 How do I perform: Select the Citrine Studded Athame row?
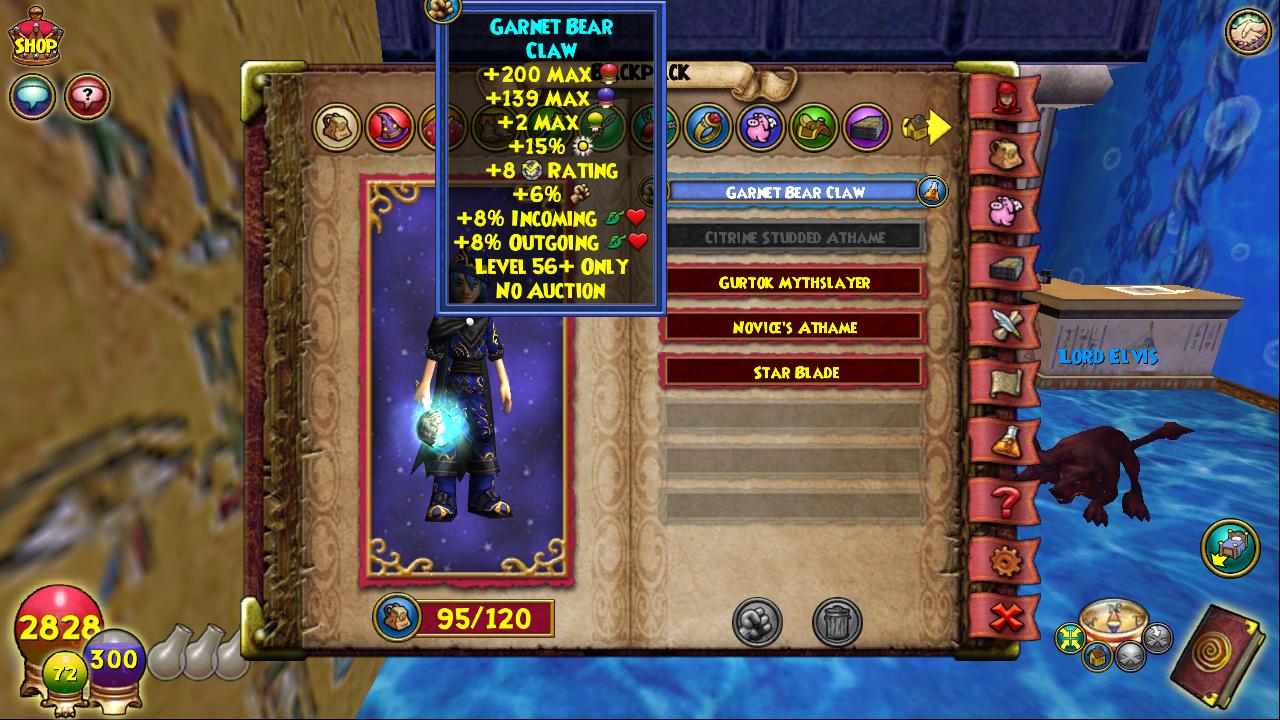point(795,237)
